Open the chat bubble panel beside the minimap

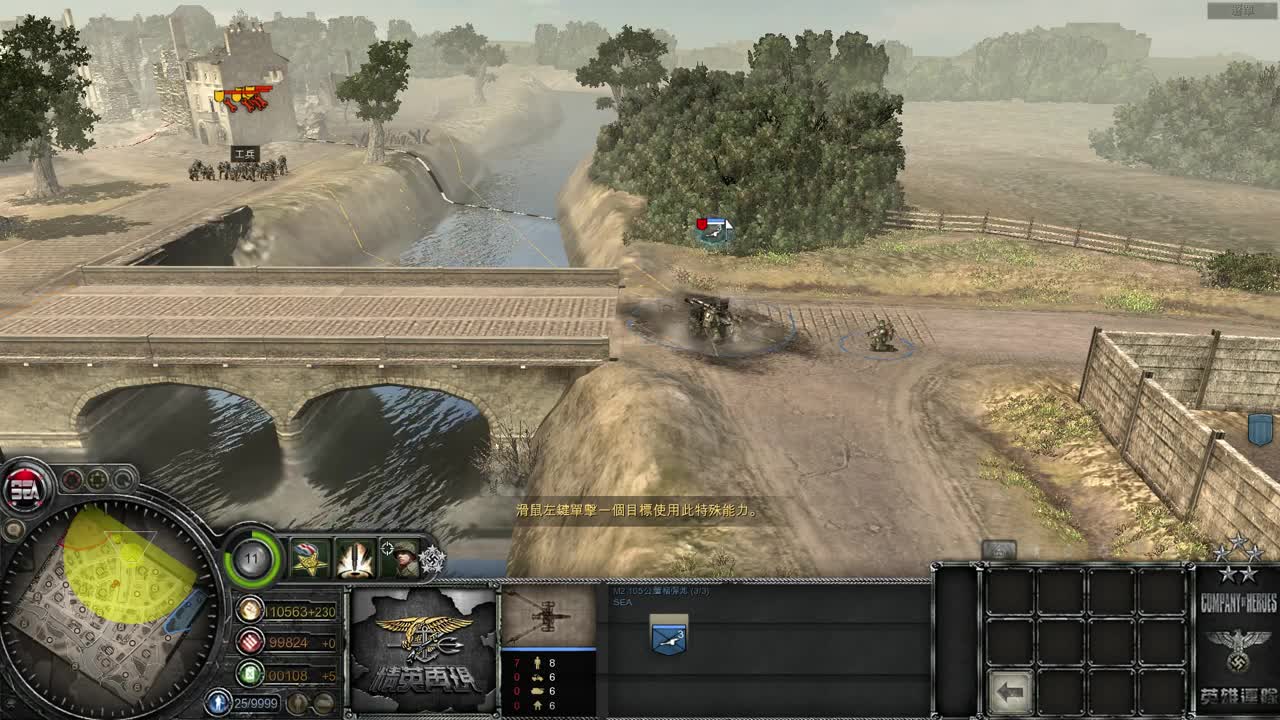pos(14,528)
